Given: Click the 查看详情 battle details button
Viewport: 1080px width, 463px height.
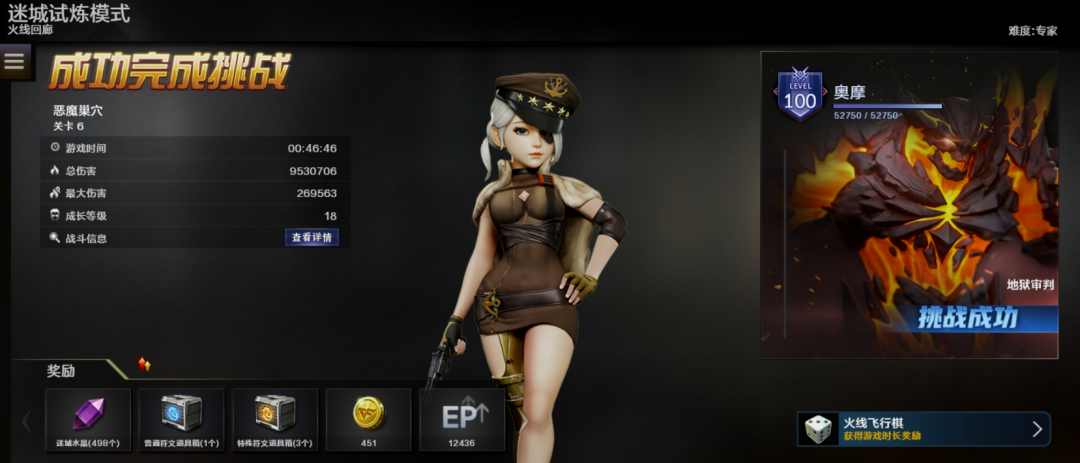Looking at the screenshot, I should 311,238.
